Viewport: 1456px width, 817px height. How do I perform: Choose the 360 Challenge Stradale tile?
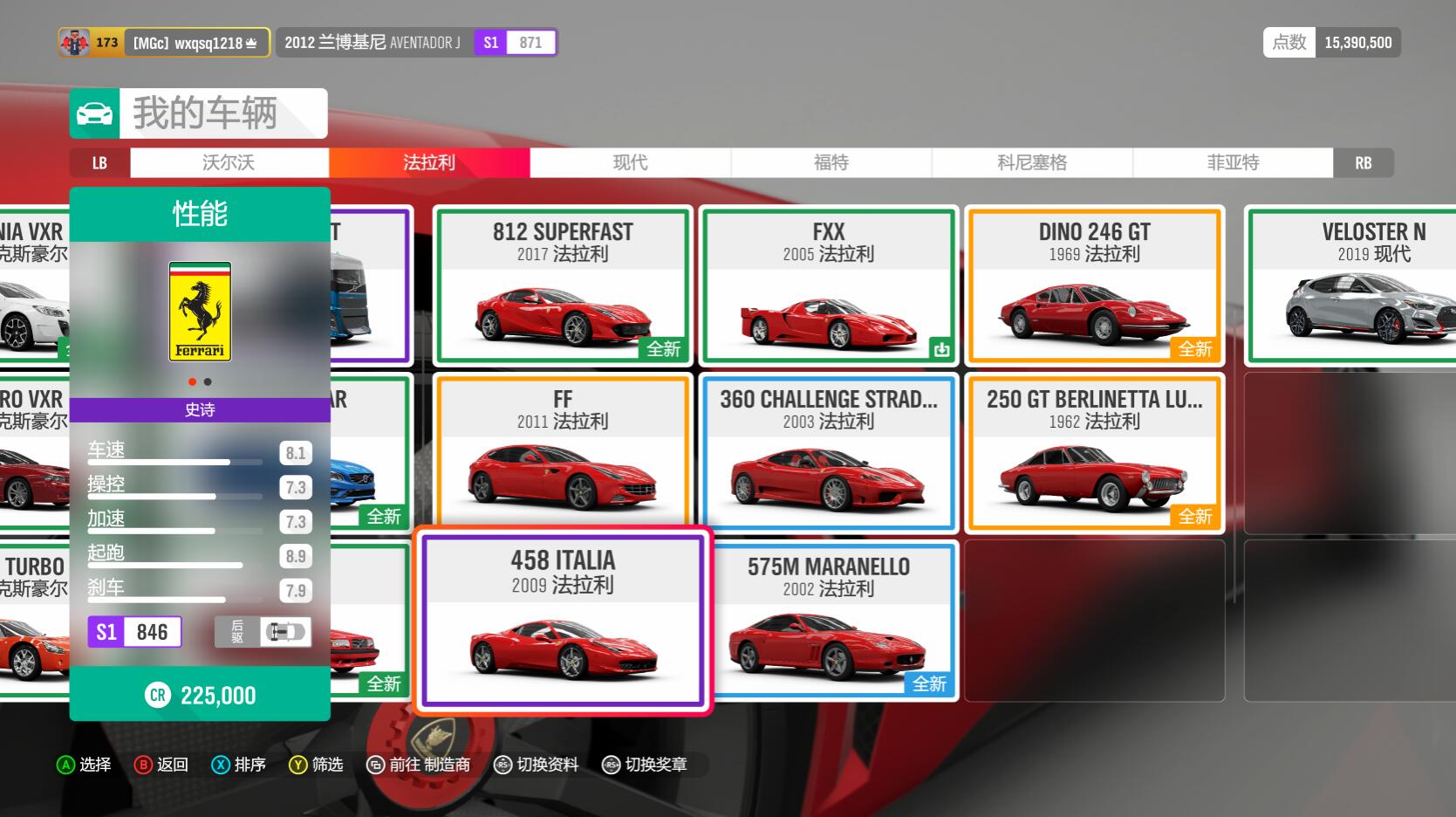click(828, 452)
